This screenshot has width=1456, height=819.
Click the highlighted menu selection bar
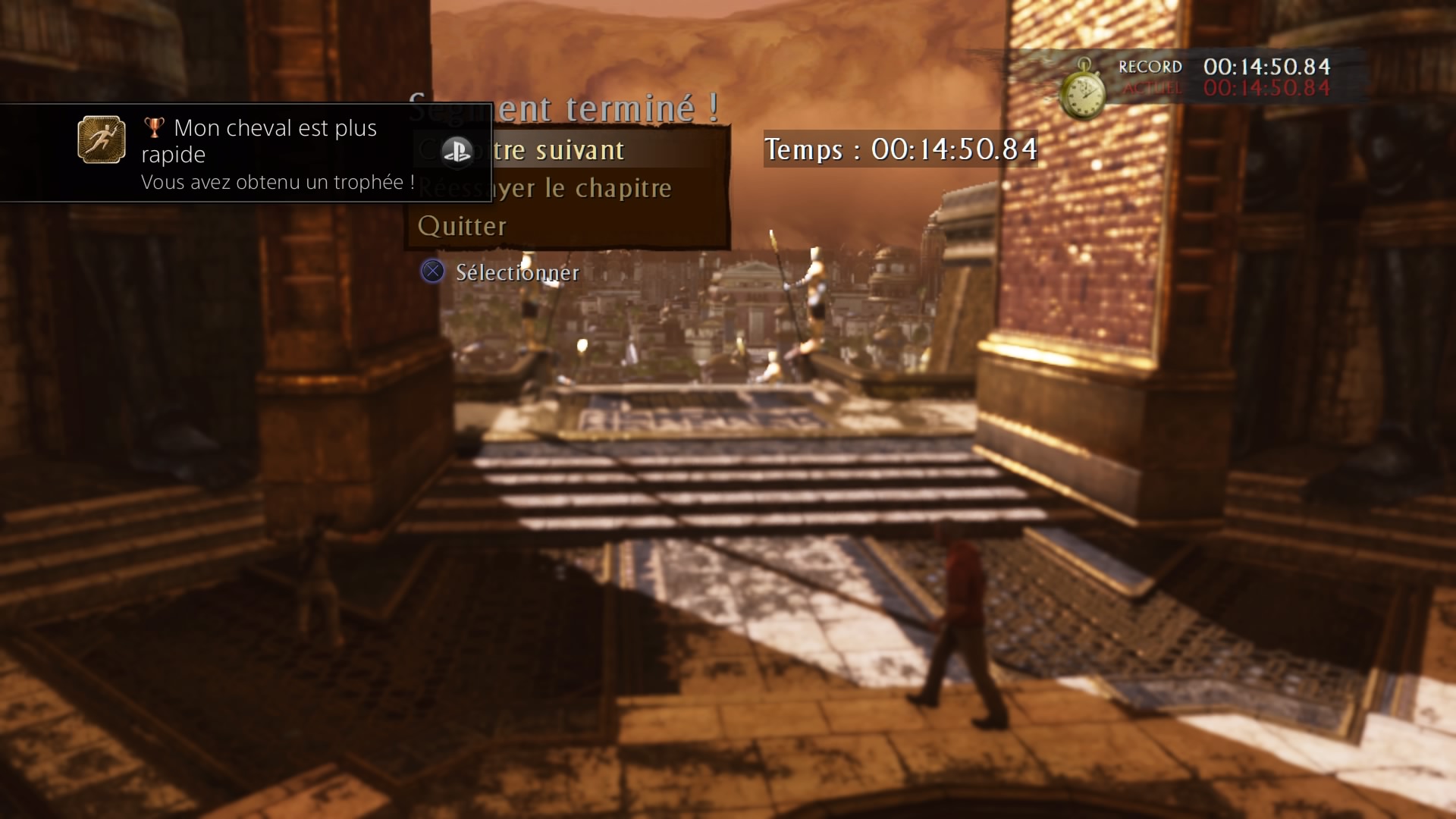pyautogui.click(x=569, y=149)
